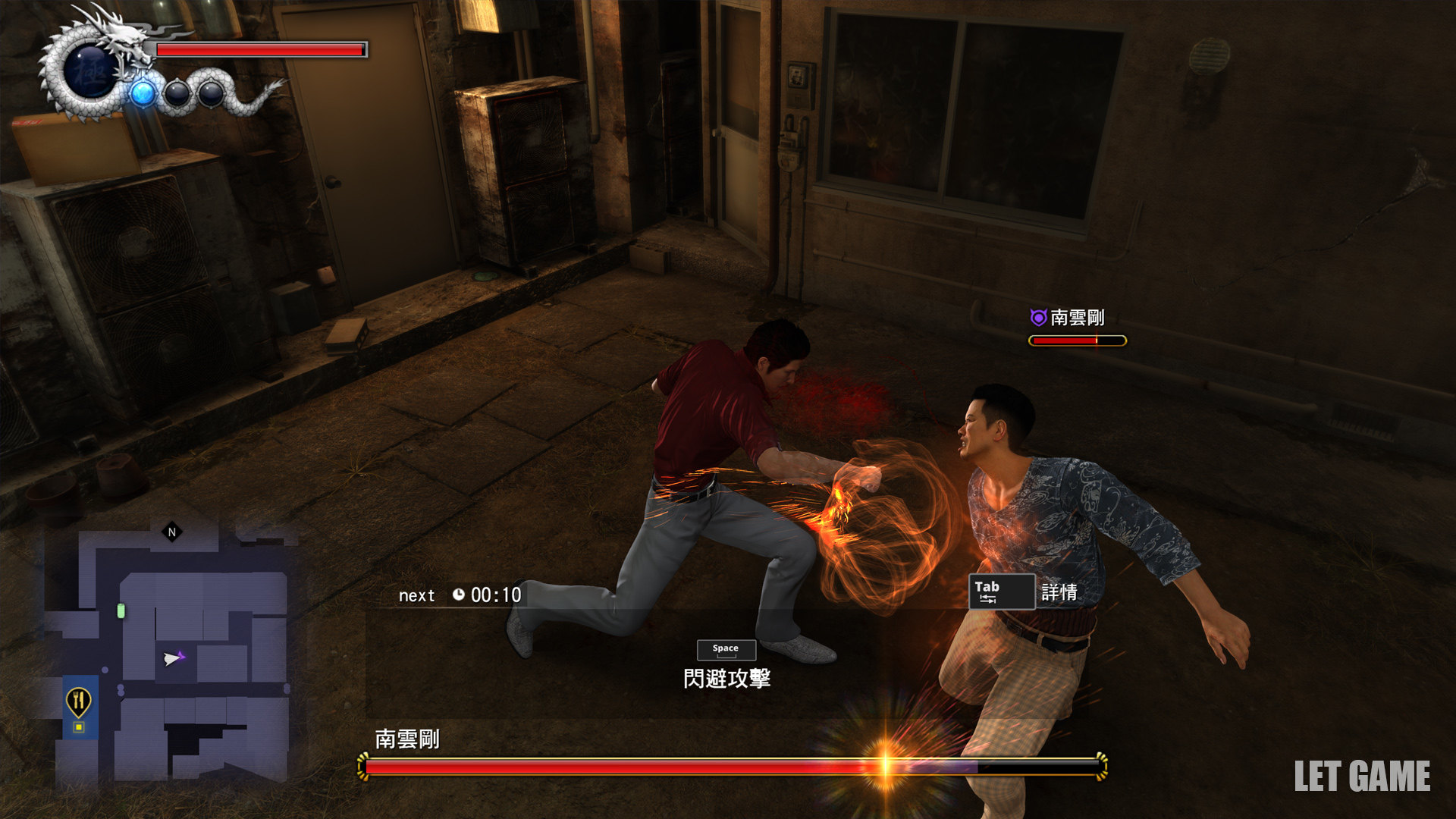Select the green marker on the minimap
Image resolution: width=1456 pixels, height=819 pixels.
[x=121, y=610]
